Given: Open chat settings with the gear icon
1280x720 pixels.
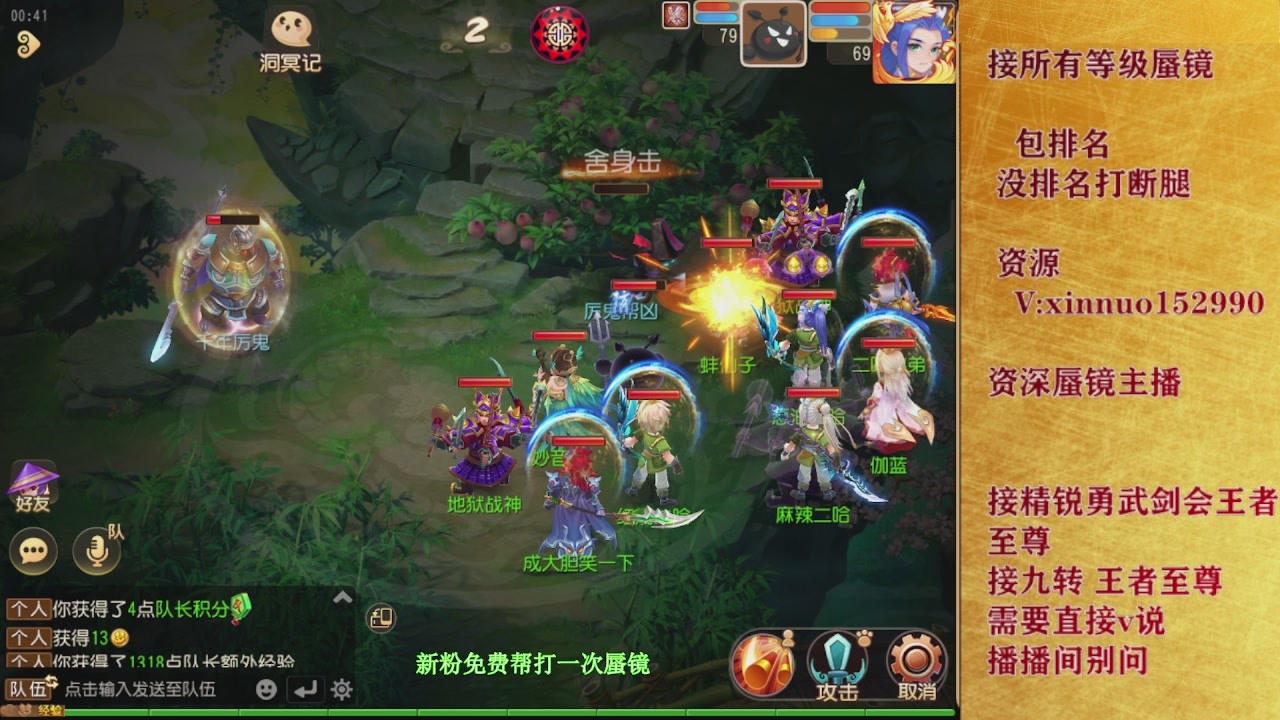Looking at the screenshot, I should pos(343,690).
